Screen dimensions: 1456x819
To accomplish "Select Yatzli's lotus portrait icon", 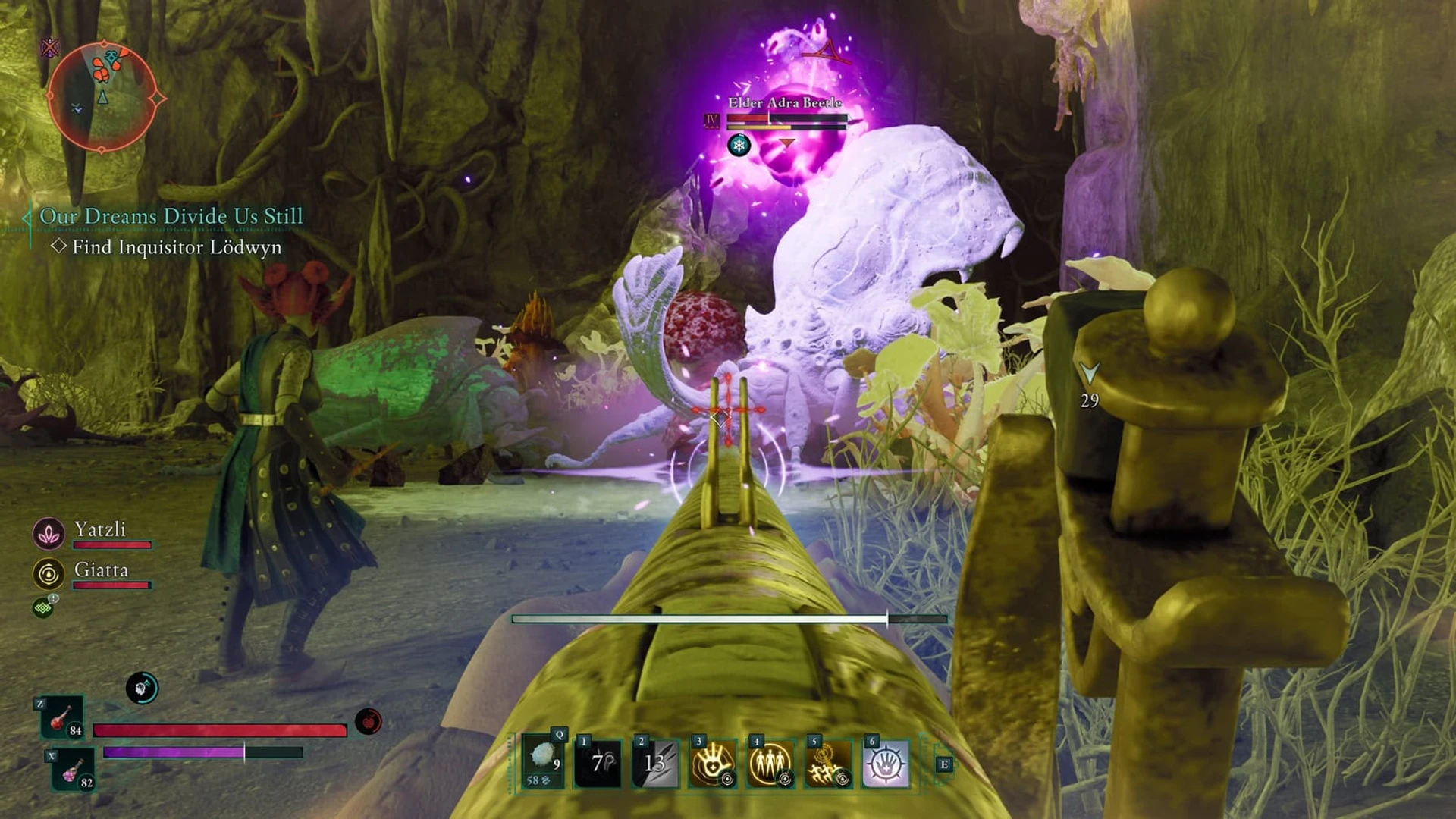I will (49, 534).
